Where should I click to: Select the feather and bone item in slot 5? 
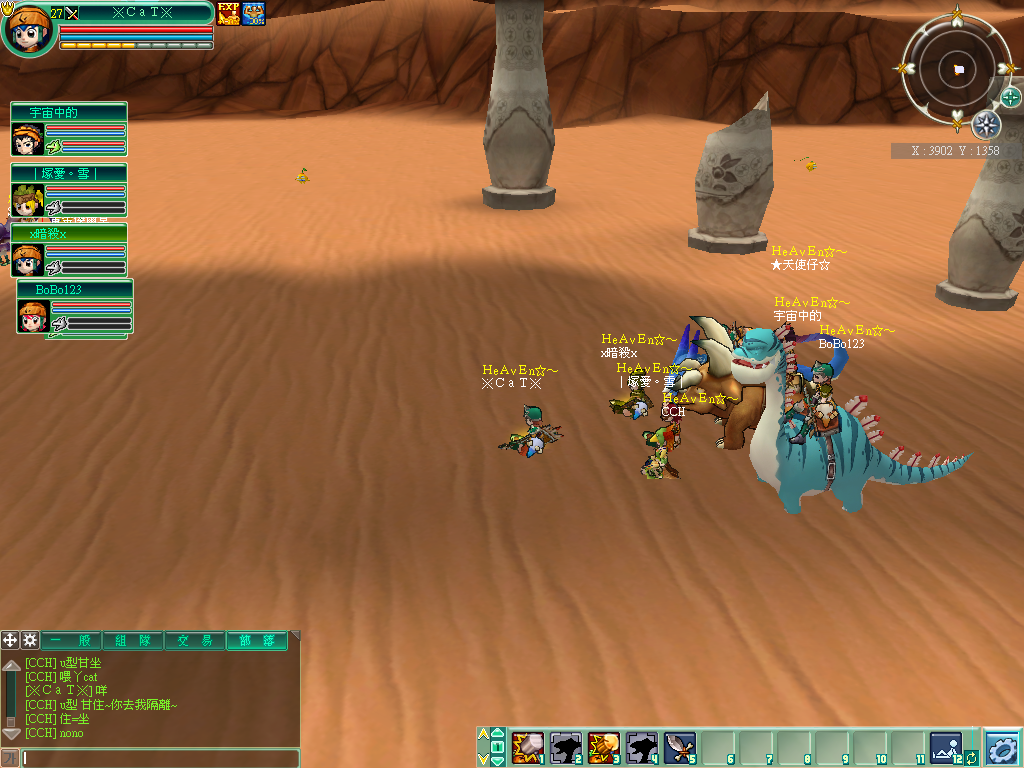(x=680, y=747)
